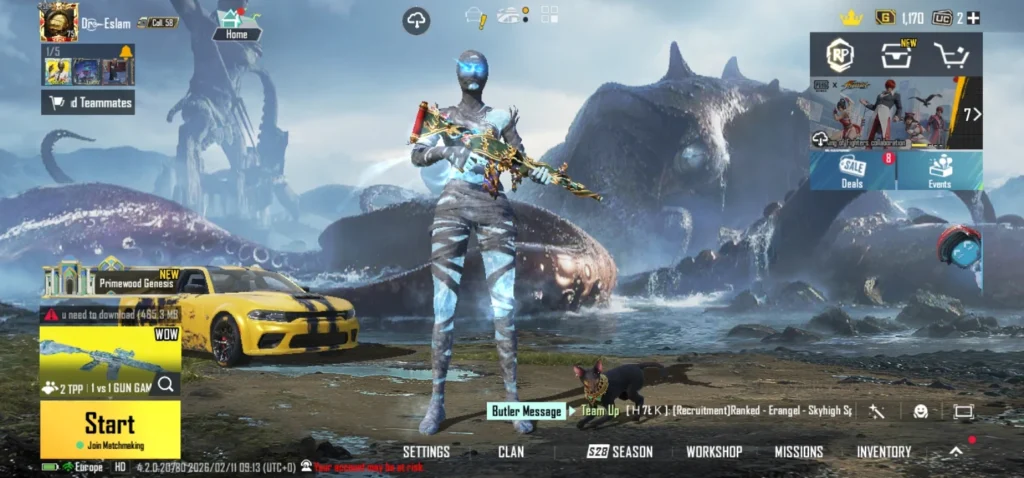Open the S28 Season menu

620,452
